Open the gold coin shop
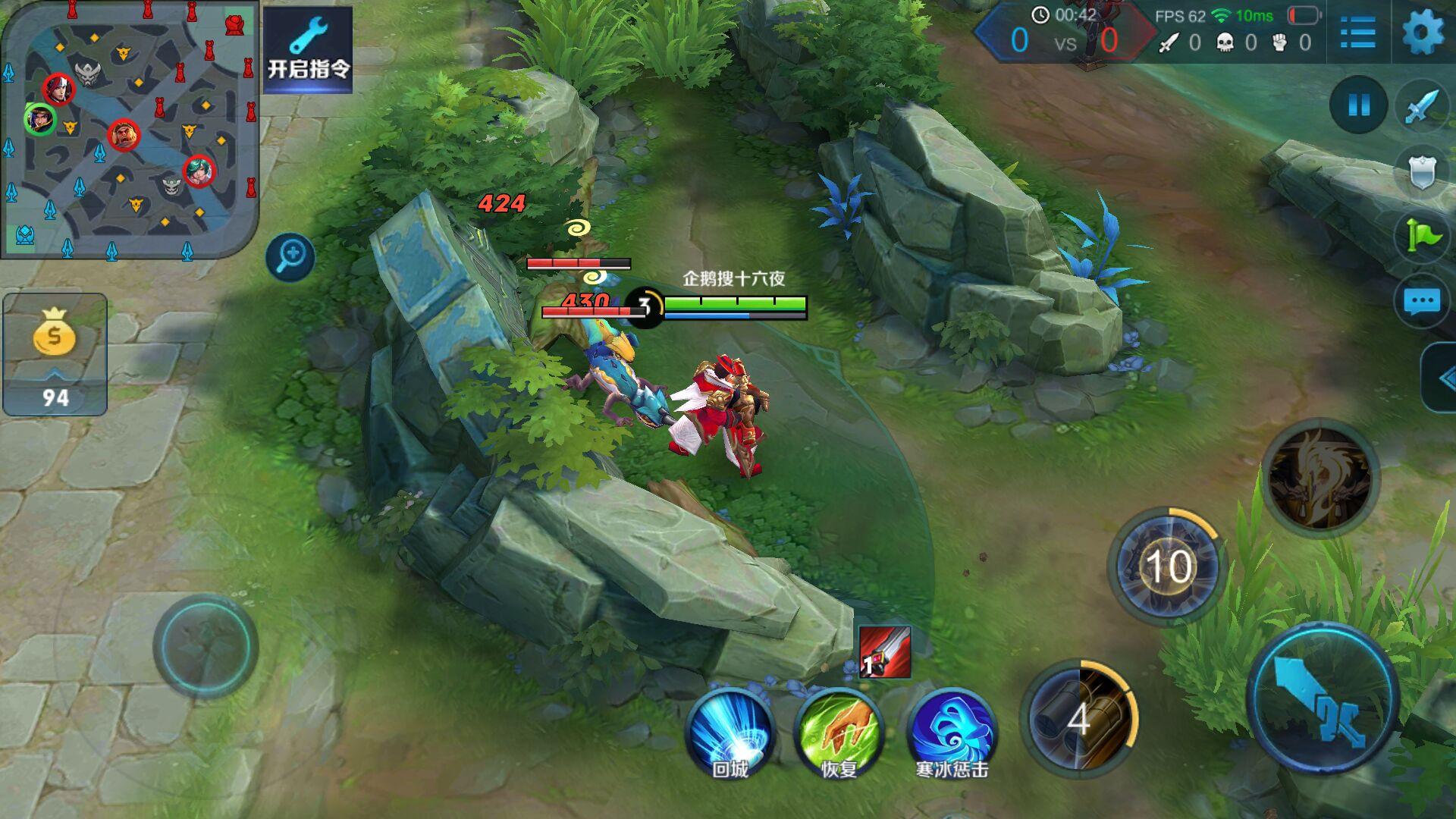 (x=55, y=354)
